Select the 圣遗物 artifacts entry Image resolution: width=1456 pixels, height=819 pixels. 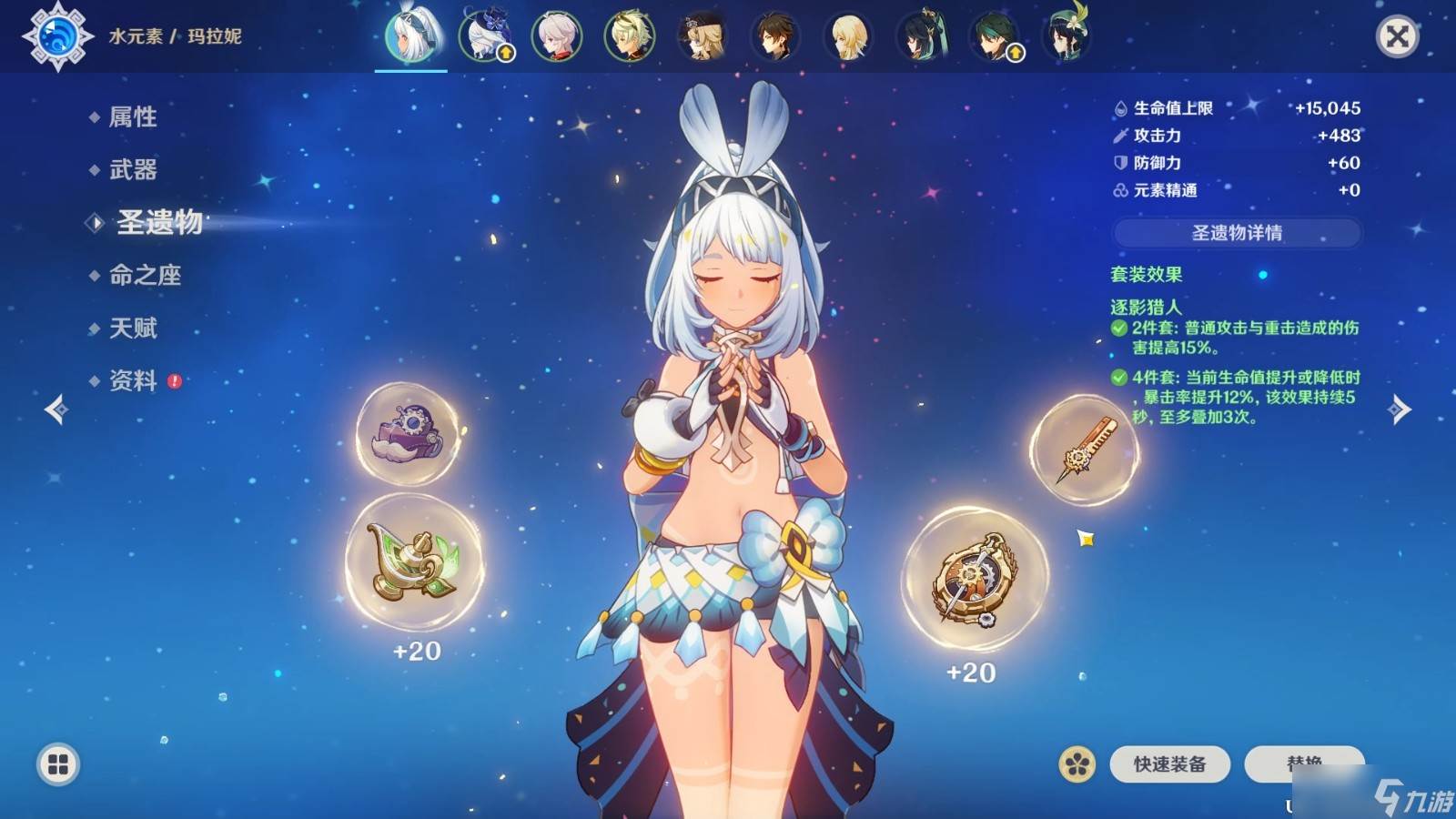pyautogui.click(x=159, y=222)
